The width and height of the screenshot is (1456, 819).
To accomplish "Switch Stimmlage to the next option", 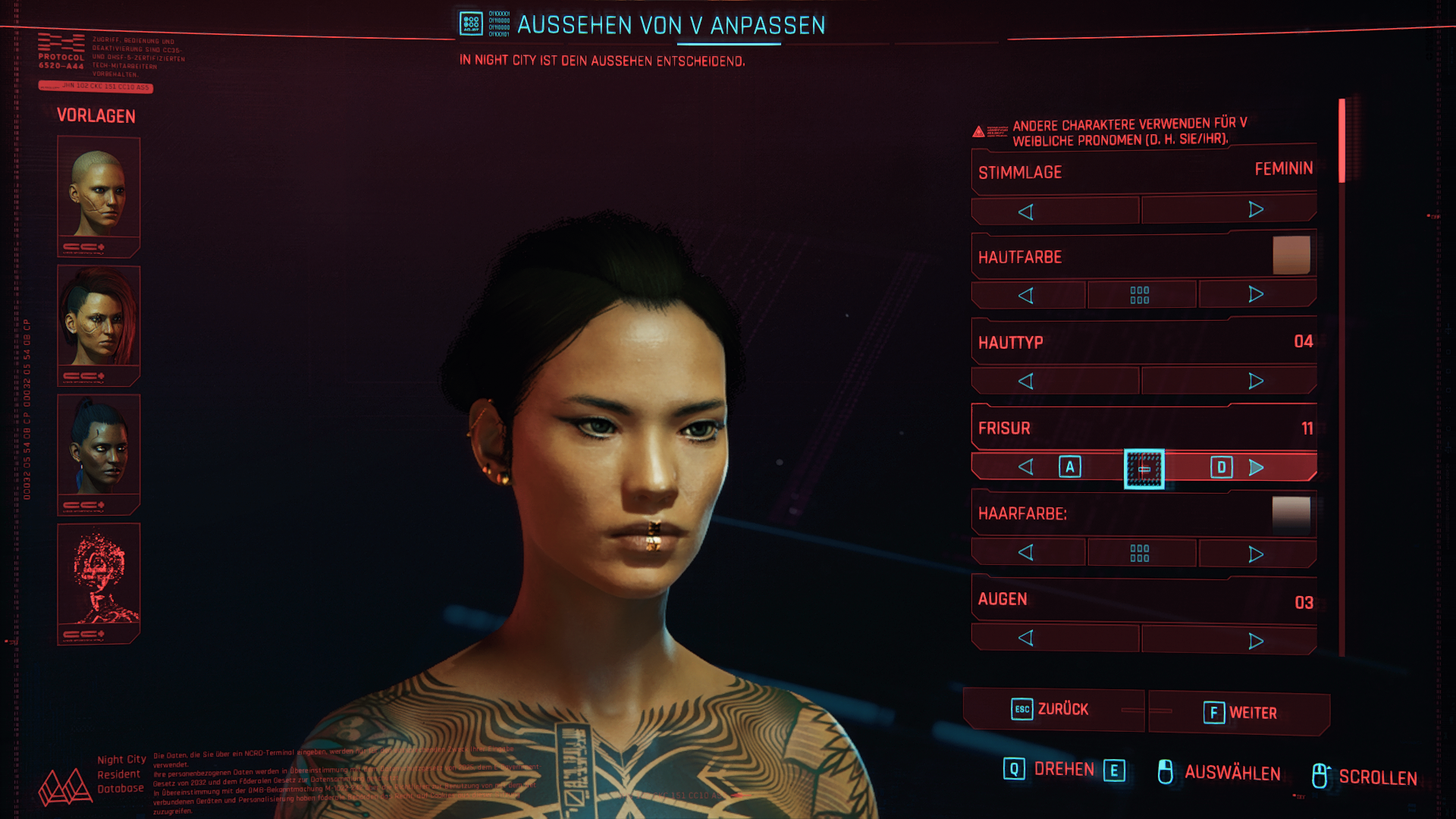I will [1256, 210].
